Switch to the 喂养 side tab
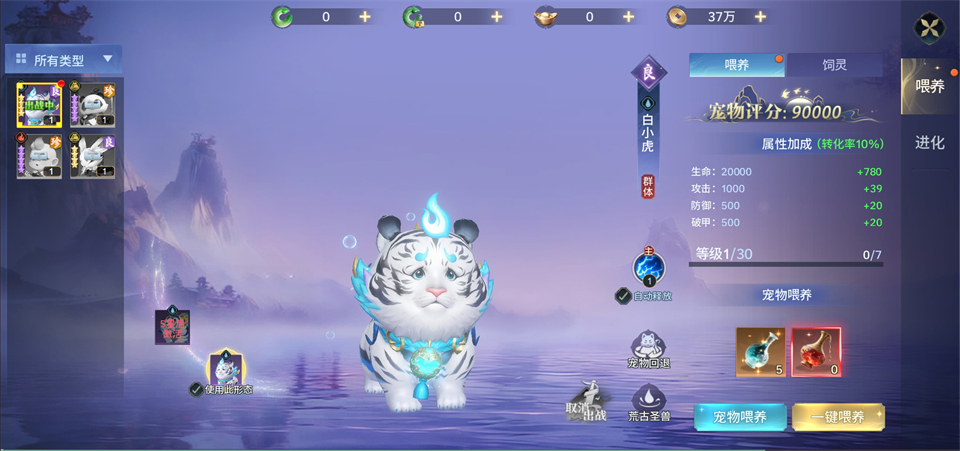 click(930, 86)
